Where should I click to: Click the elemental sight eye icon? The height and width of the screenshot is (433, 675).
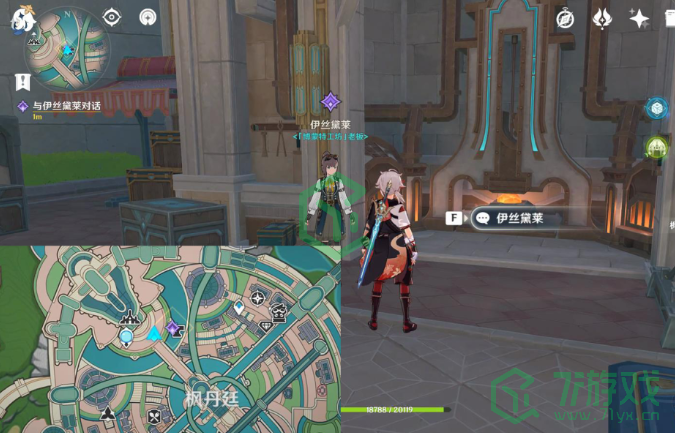111,17
